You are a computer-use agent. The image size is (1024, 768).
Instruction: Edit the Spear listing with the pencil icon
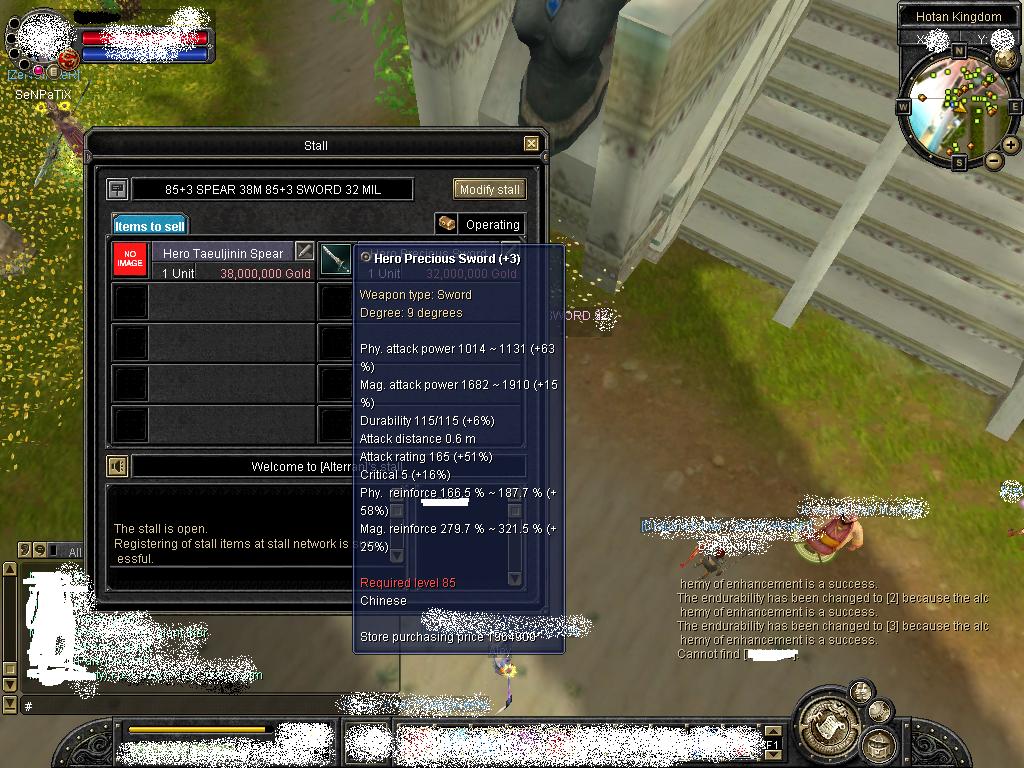click(305, 252)
